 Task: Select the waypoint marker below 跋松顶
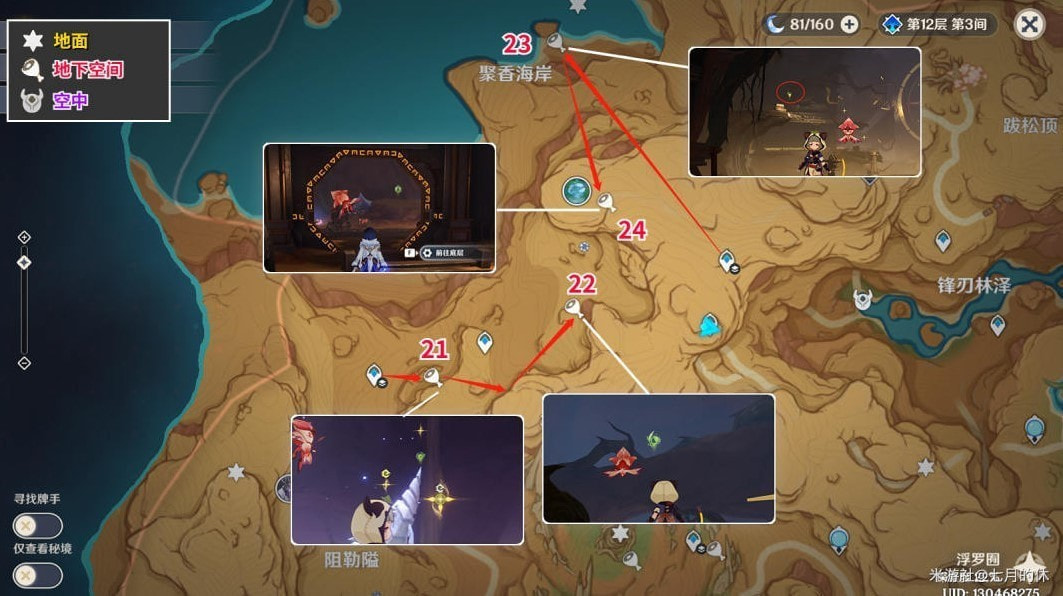[x=942, y=240]
